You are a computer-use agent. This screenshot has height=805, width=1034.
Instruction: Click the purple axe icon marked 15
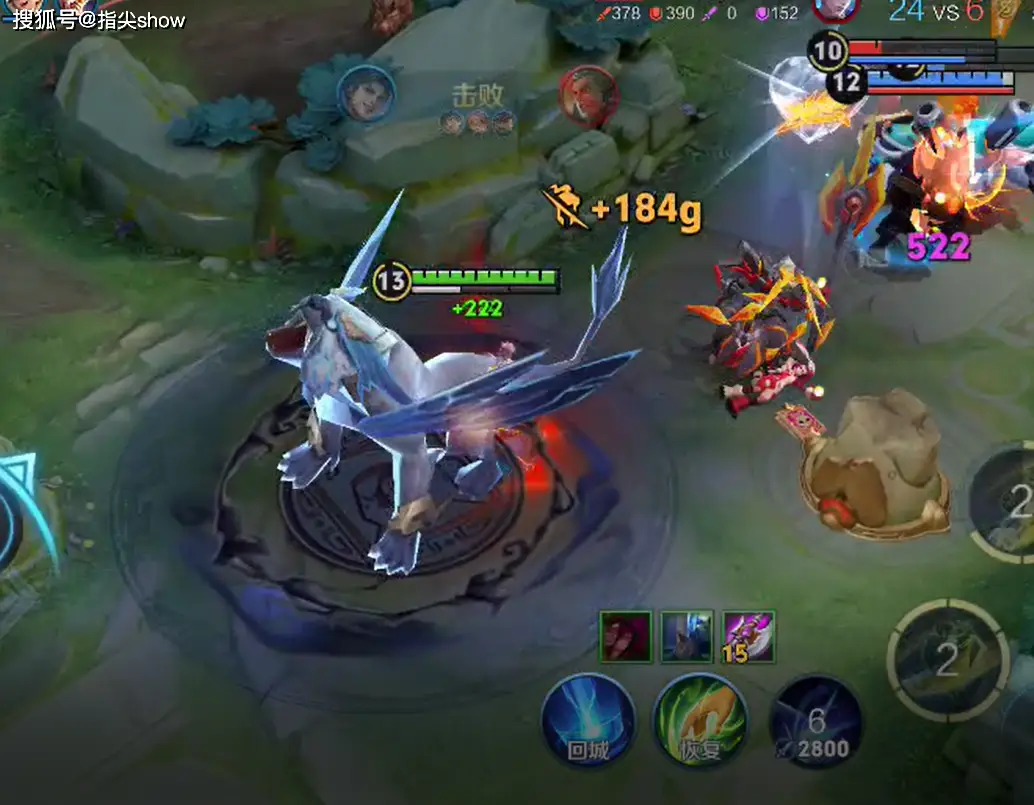(748, 636)
